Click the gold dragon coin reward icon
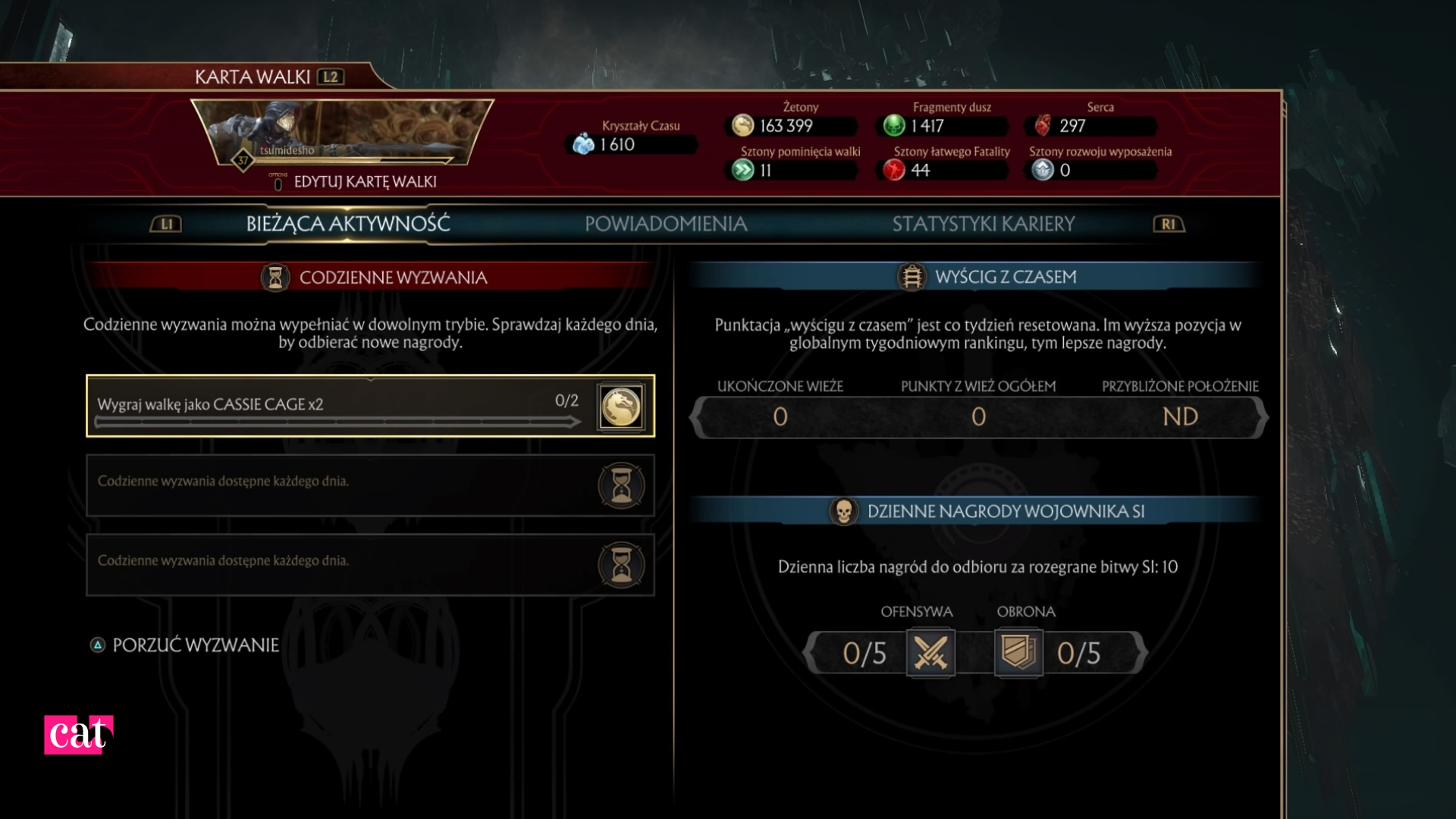Image resolution: width=1456 pixels, height=819 pixels. pyautogui.click(x=621, y=406)
